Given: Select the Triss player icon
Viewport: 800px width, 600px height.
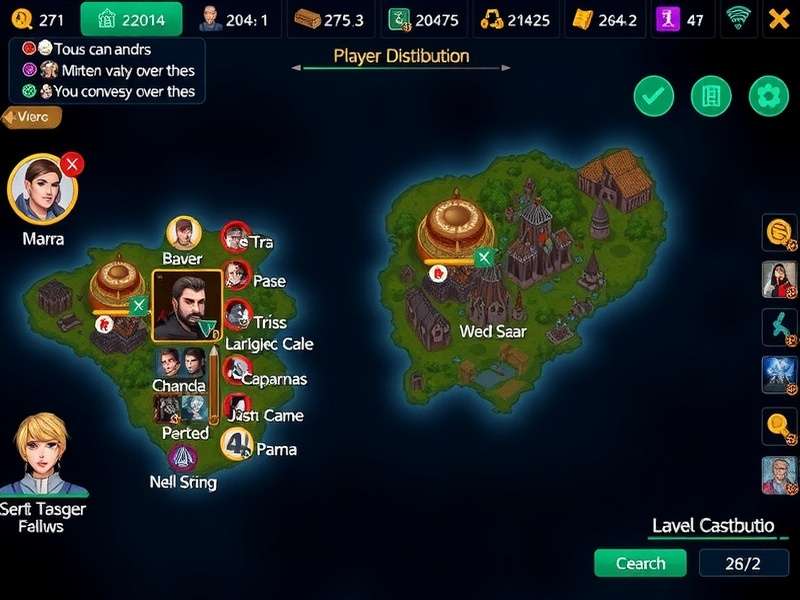Looking at the screenshot, I should click(x=236, y=315).
